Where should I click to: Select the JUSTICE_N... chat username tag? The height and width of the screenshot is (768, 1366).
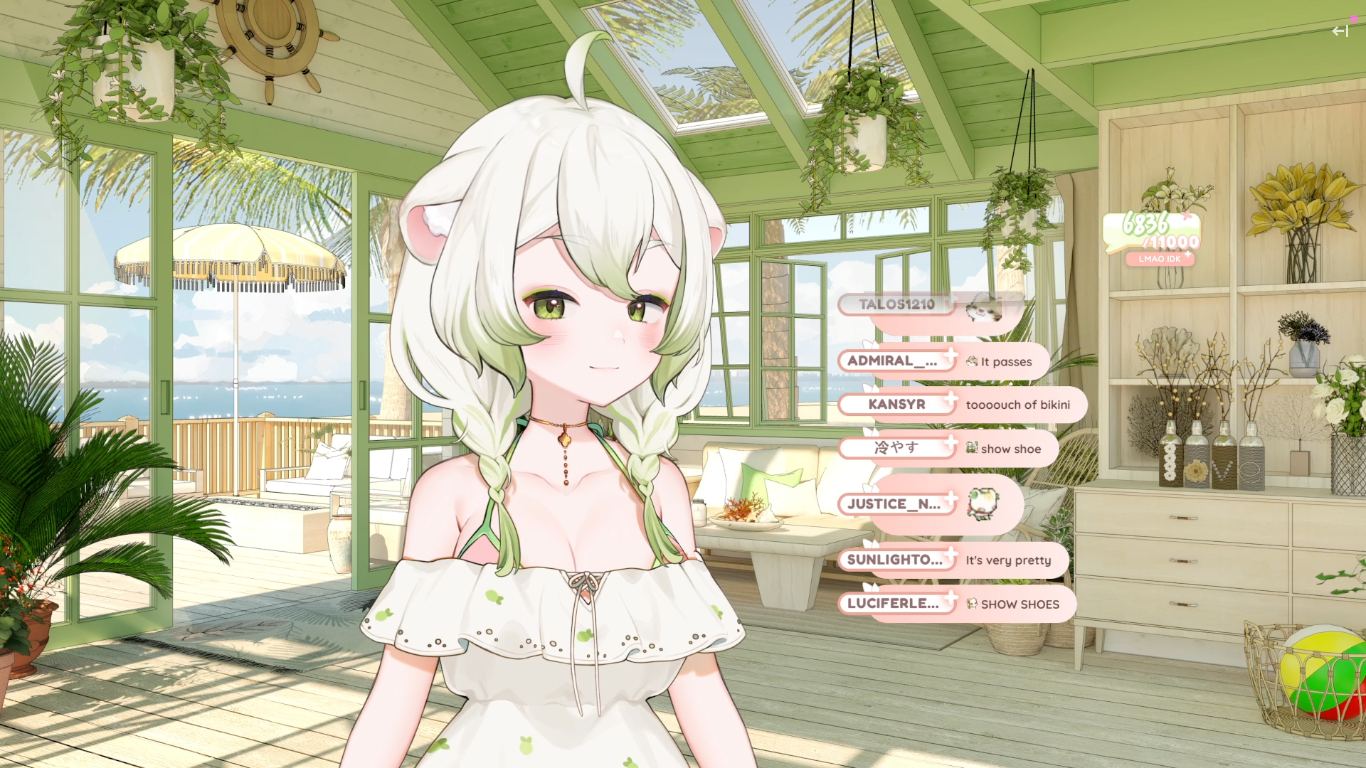pyautogui.click(x=897, y=504)
